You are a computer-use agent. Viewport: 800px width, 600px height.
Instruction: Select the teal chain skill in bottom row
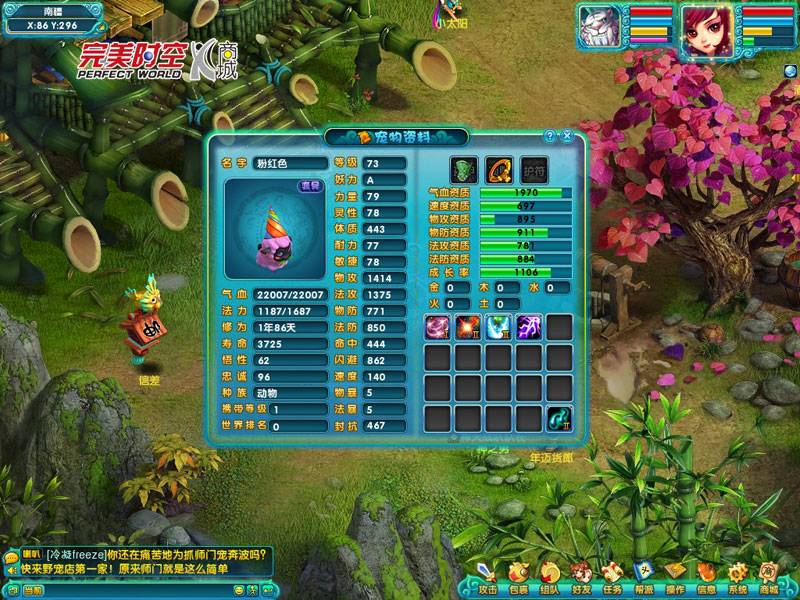[x=558, y=419]
